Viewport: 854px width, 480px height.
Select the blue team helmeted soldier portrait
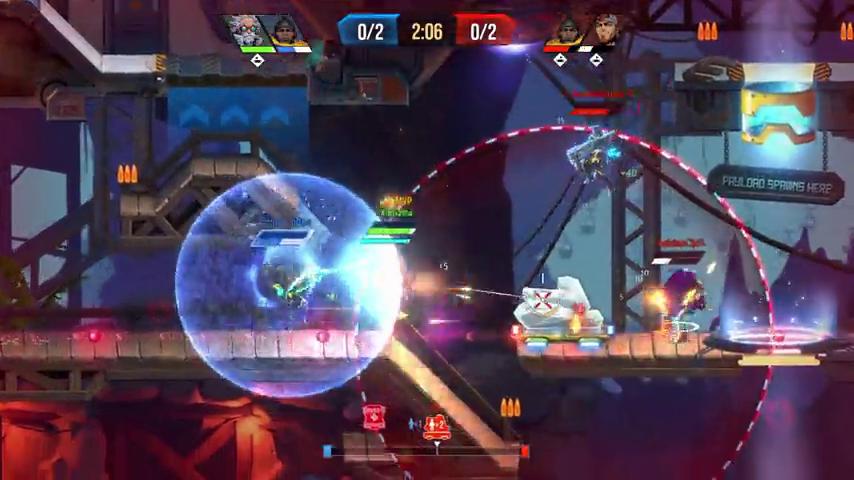[x=286, y=30]
